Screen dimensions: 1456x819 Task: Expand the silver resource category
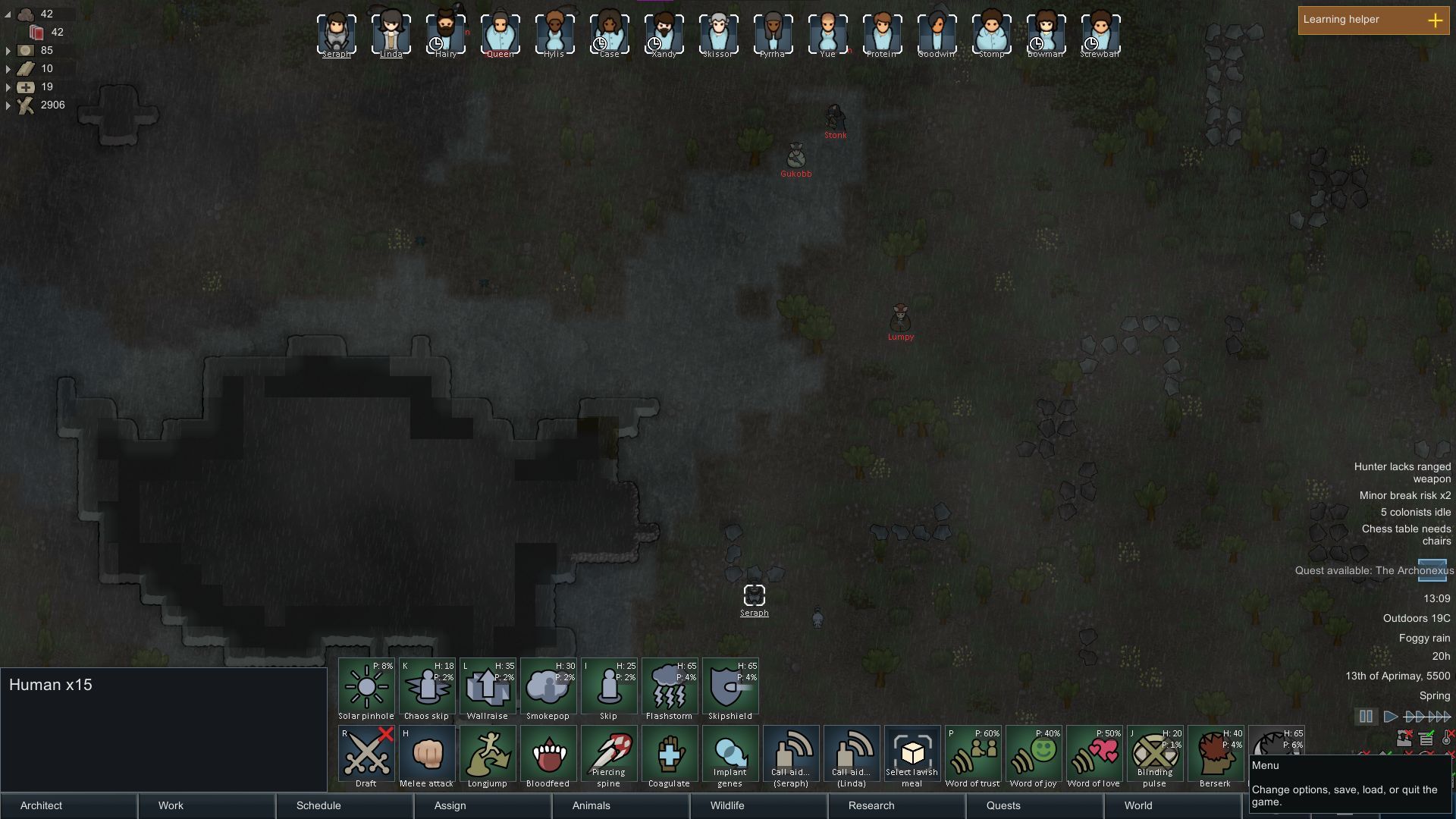[7, 50]
